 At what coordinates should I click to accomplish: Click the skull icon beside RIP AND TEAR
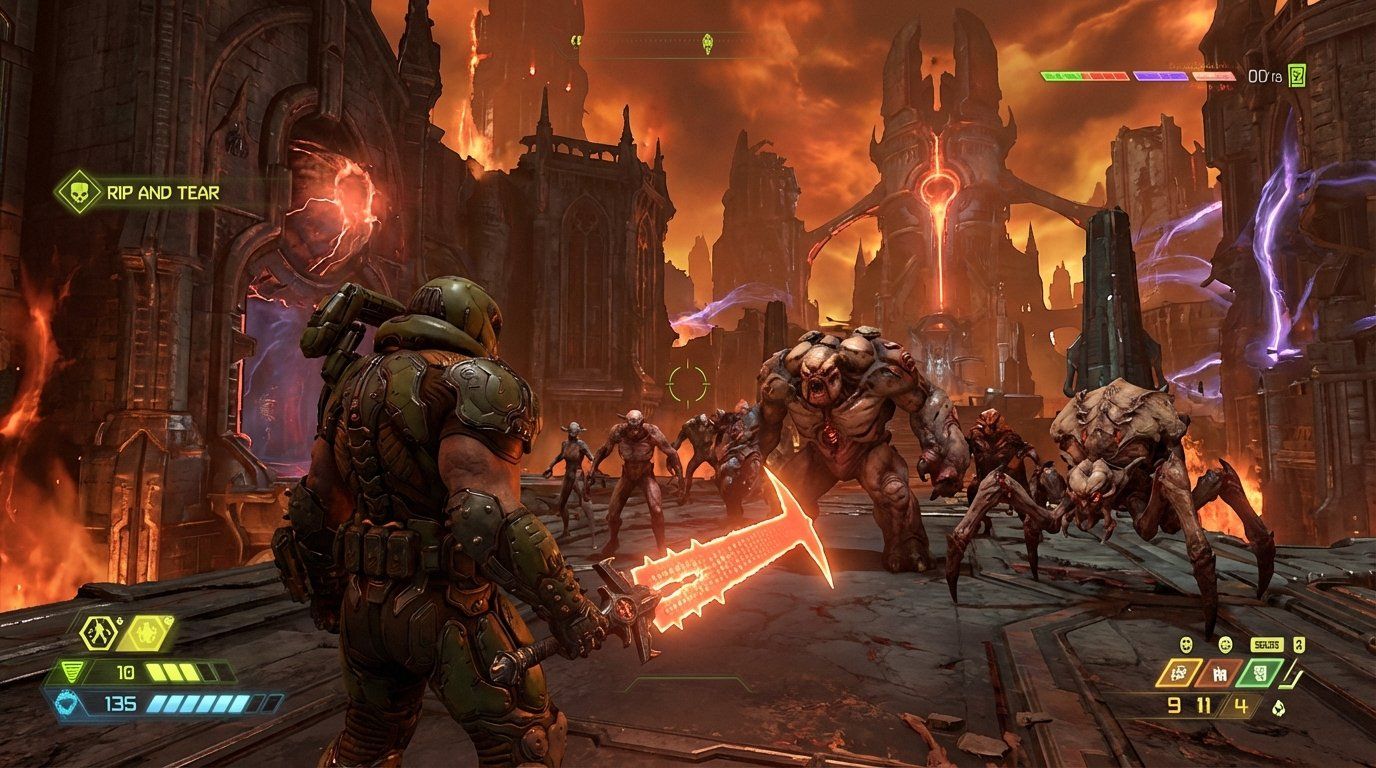click(x=78, y=192)
